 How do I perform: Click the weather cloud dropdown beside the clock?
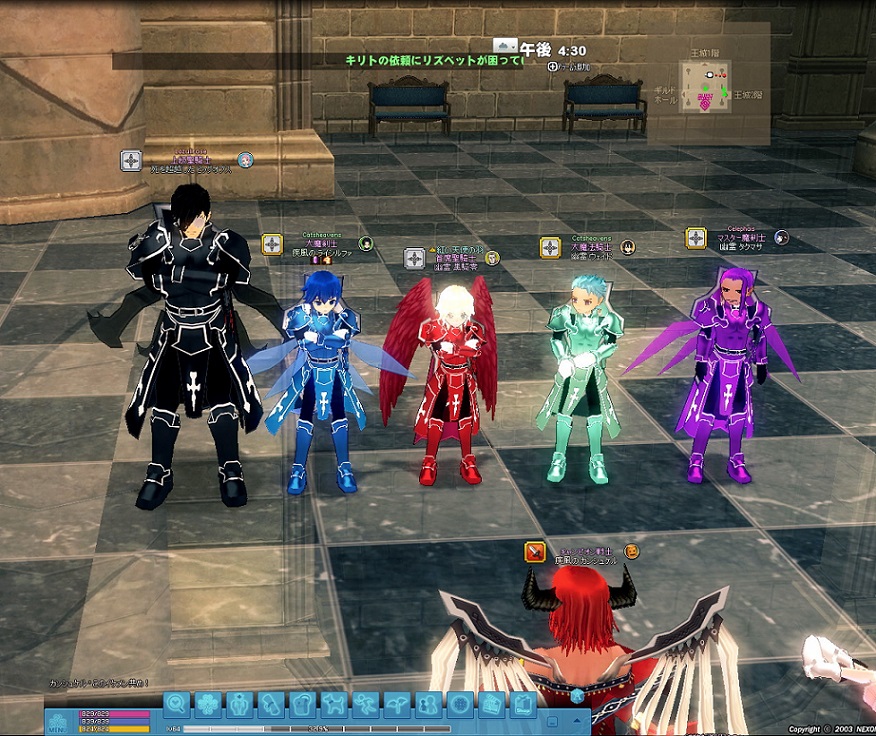(x=506, y=46)
